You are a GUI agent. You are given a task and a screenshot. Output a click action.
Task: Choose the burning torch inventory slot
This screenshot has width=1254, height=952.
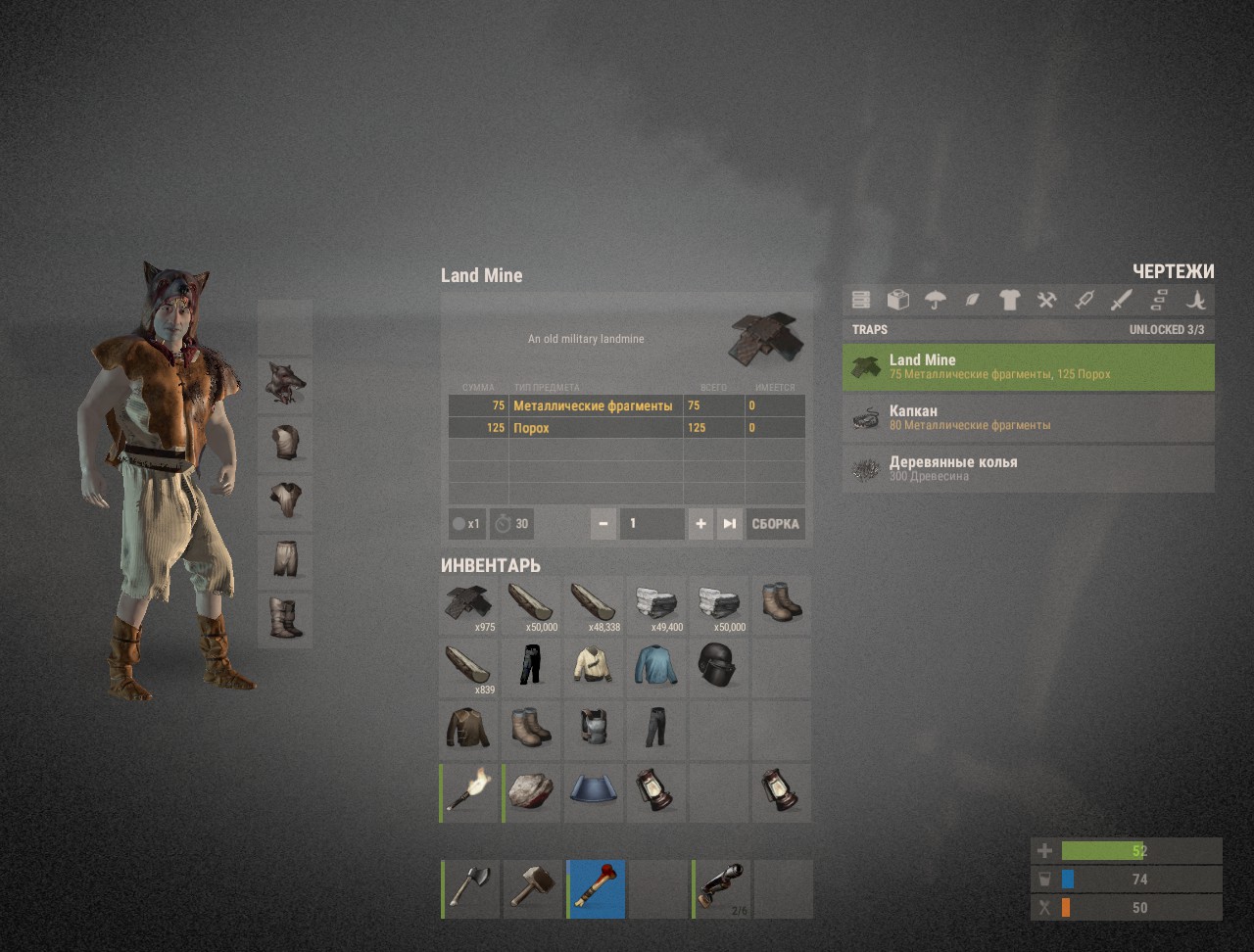coord(469,792)
